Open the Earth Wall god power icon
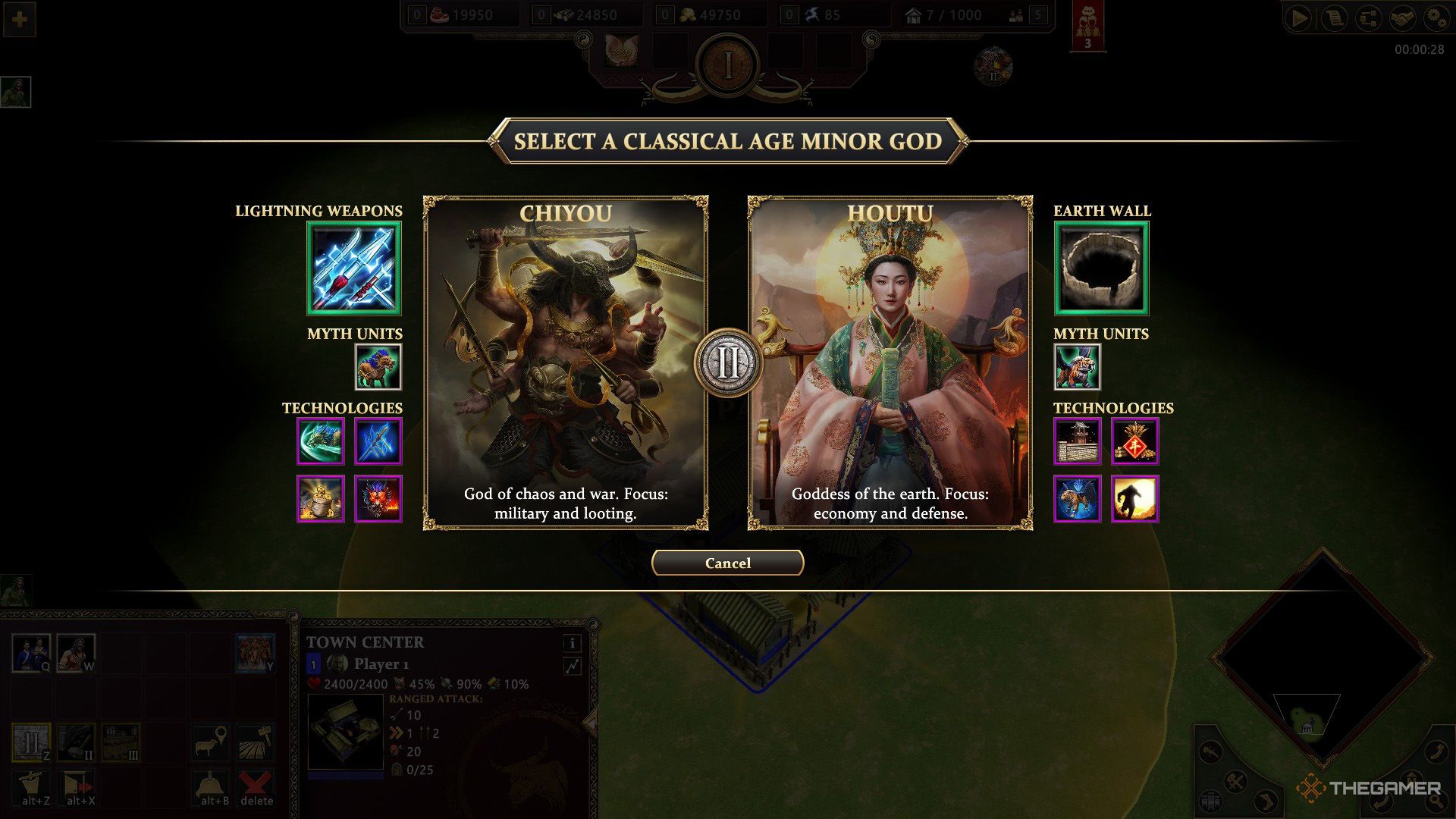Image resolution: width=1456 pixels, height=819 pixels. point(1101,269)
